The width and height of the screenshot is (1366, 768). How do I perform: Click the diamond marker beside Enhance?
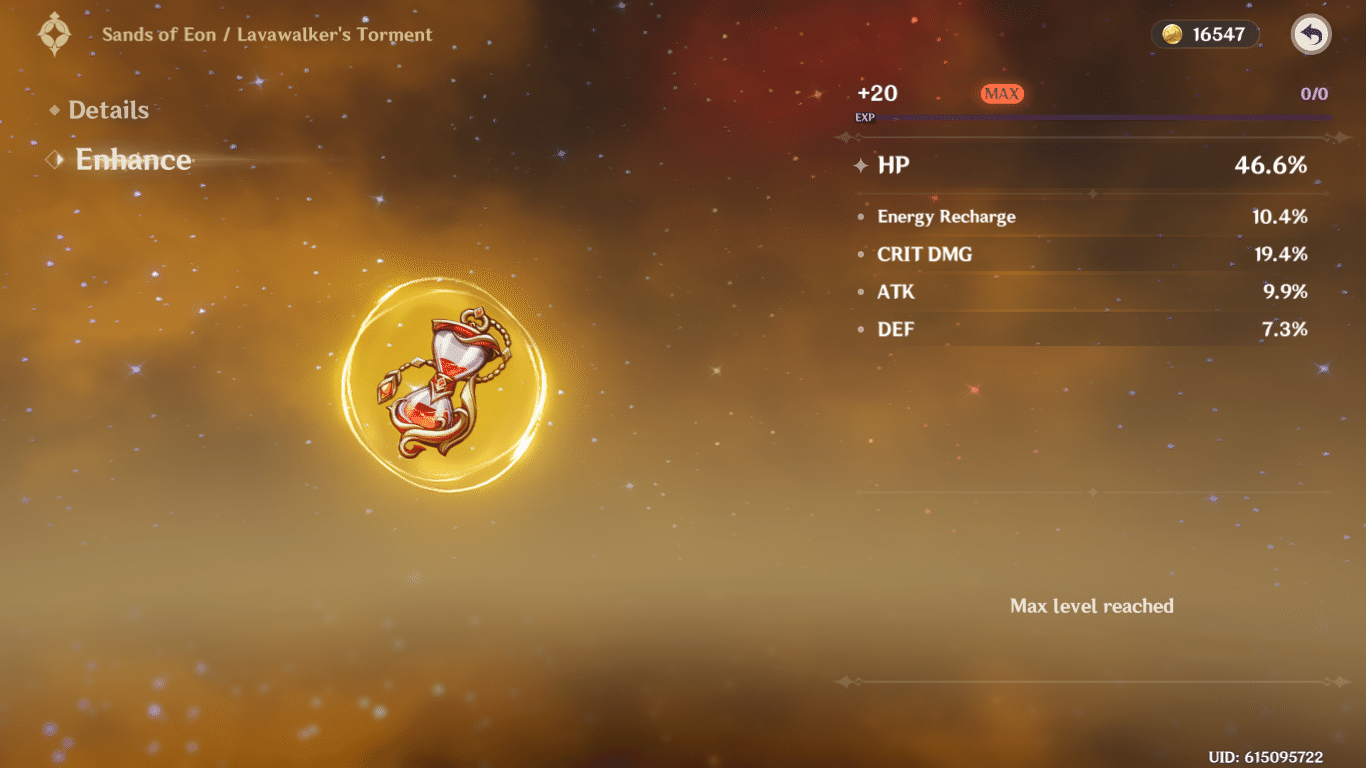click(56, 159)
